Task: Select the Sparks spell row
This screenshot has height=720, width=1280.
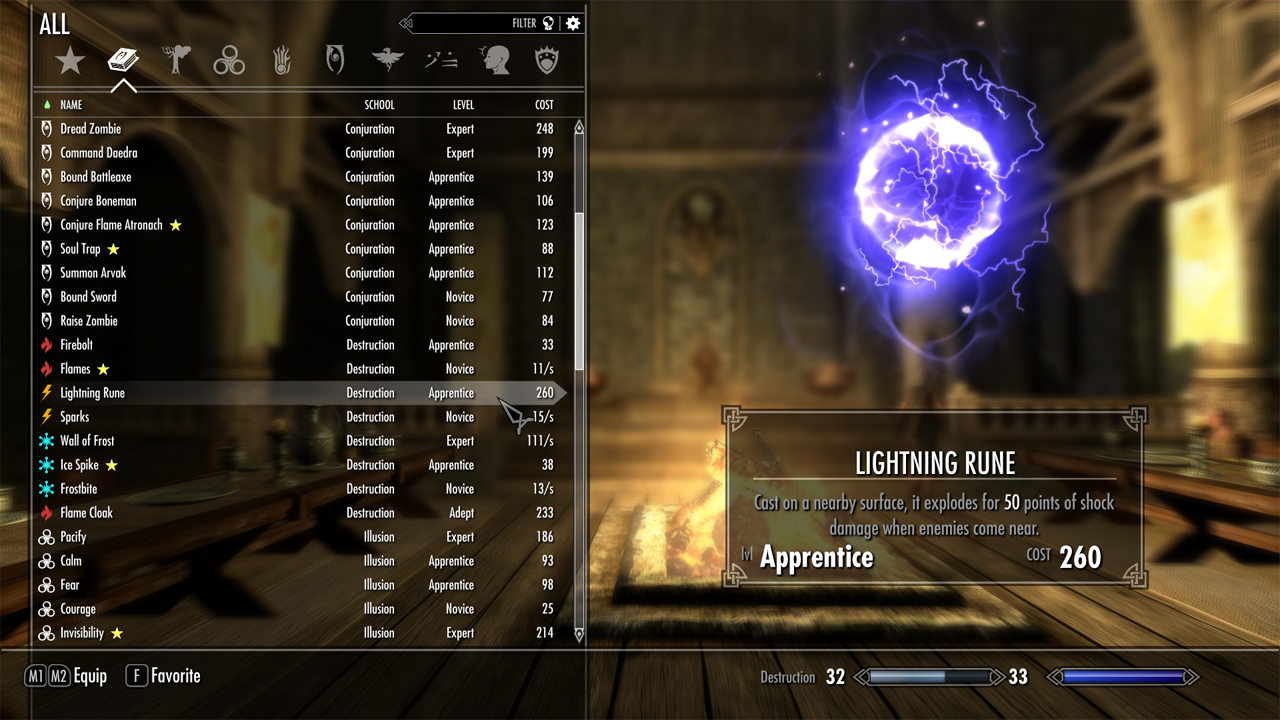Action: (74, 417)
